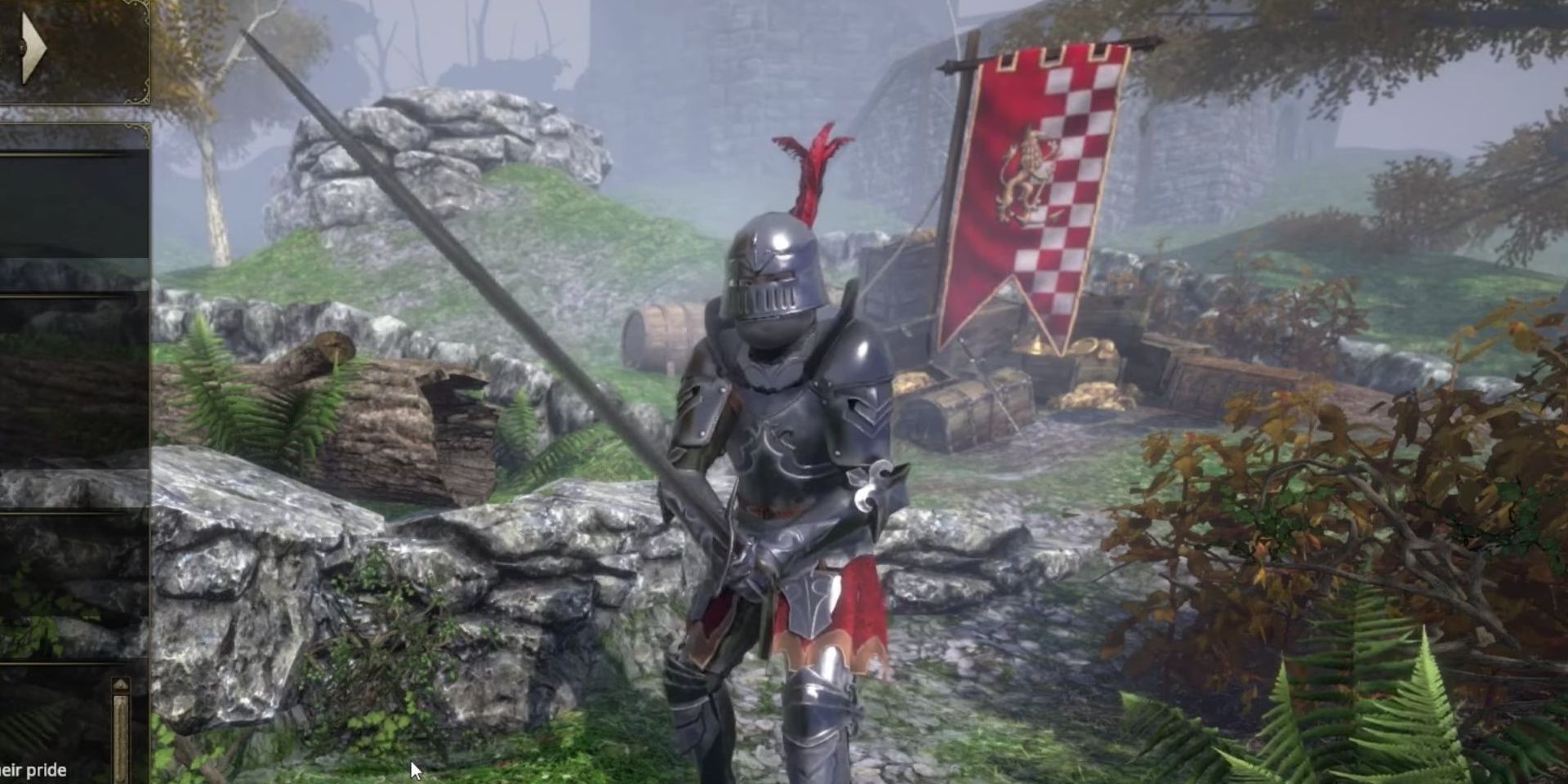Screen dimensions: 1568x784
Task: Open the treasure chest behind the knight
Action: pyautogui.click(x=964, y=408)
